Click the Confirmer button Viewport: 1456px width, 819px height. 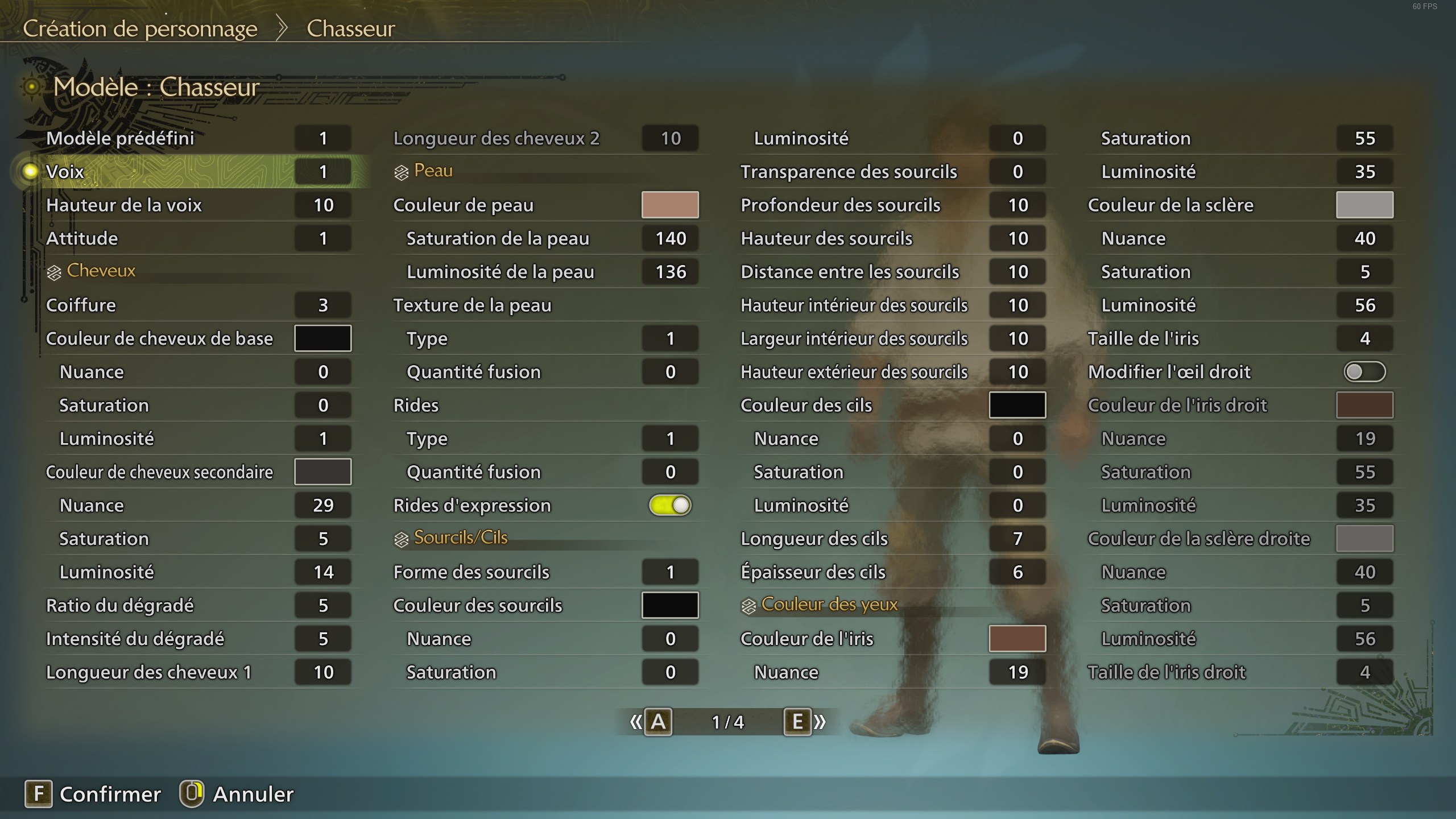(111, 794)
